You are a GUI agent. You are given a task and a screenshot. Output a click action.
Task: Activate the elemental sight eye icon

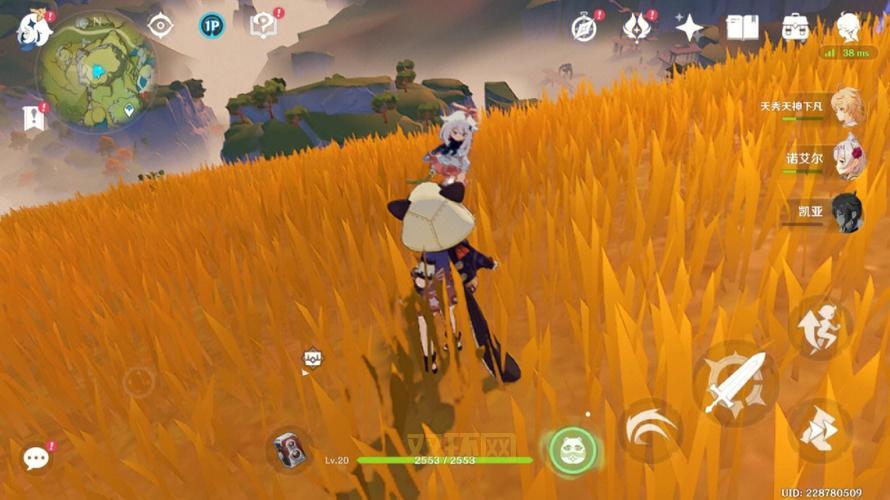tap(159, 26)
